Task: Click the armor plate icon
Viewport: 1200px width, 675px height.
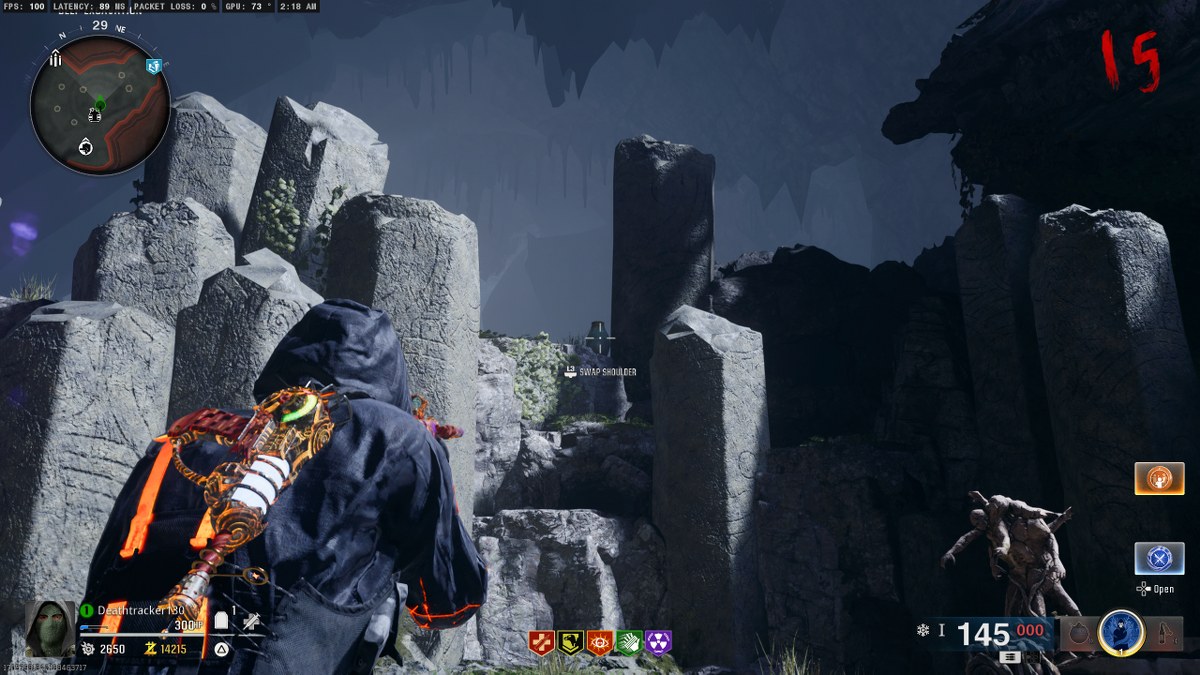Action: (222, 622)
